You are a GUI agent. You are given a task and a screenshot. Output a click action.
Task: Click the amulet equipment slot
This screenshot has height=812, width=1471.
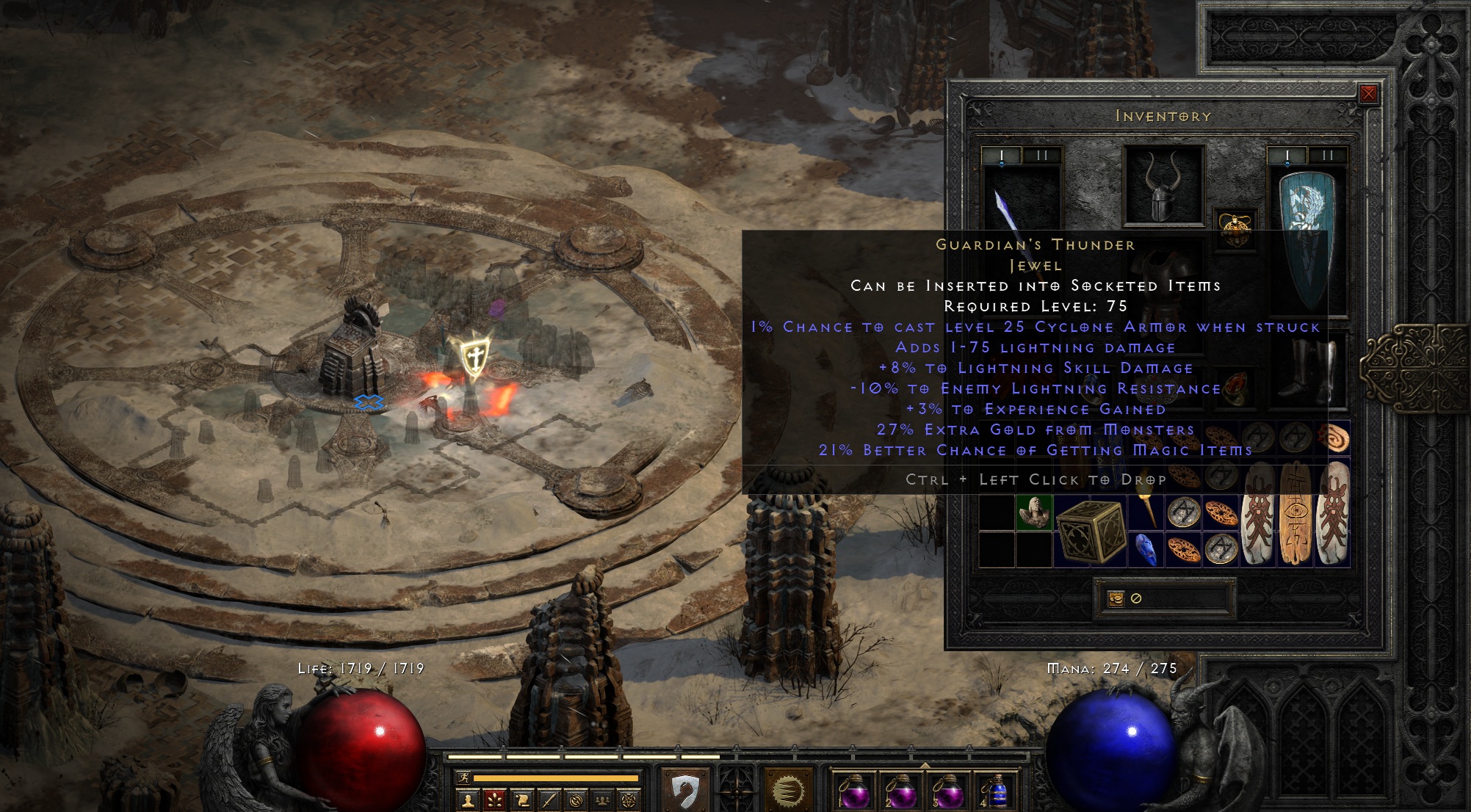pyautogui.click(x=1235, y=225)
